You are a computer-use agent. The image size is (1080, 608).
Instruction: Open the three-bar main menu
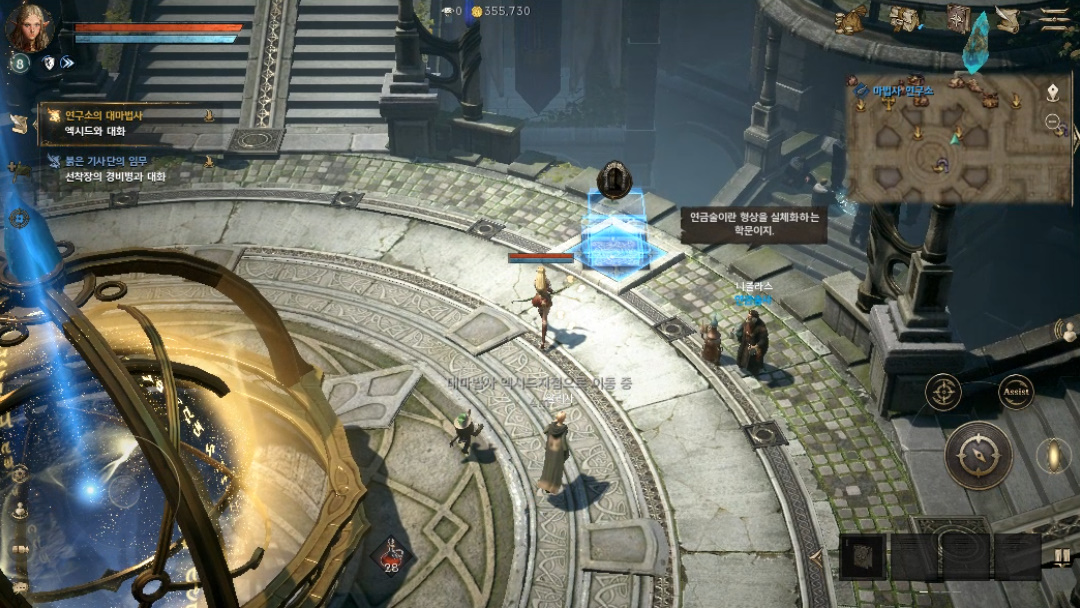1054,18
